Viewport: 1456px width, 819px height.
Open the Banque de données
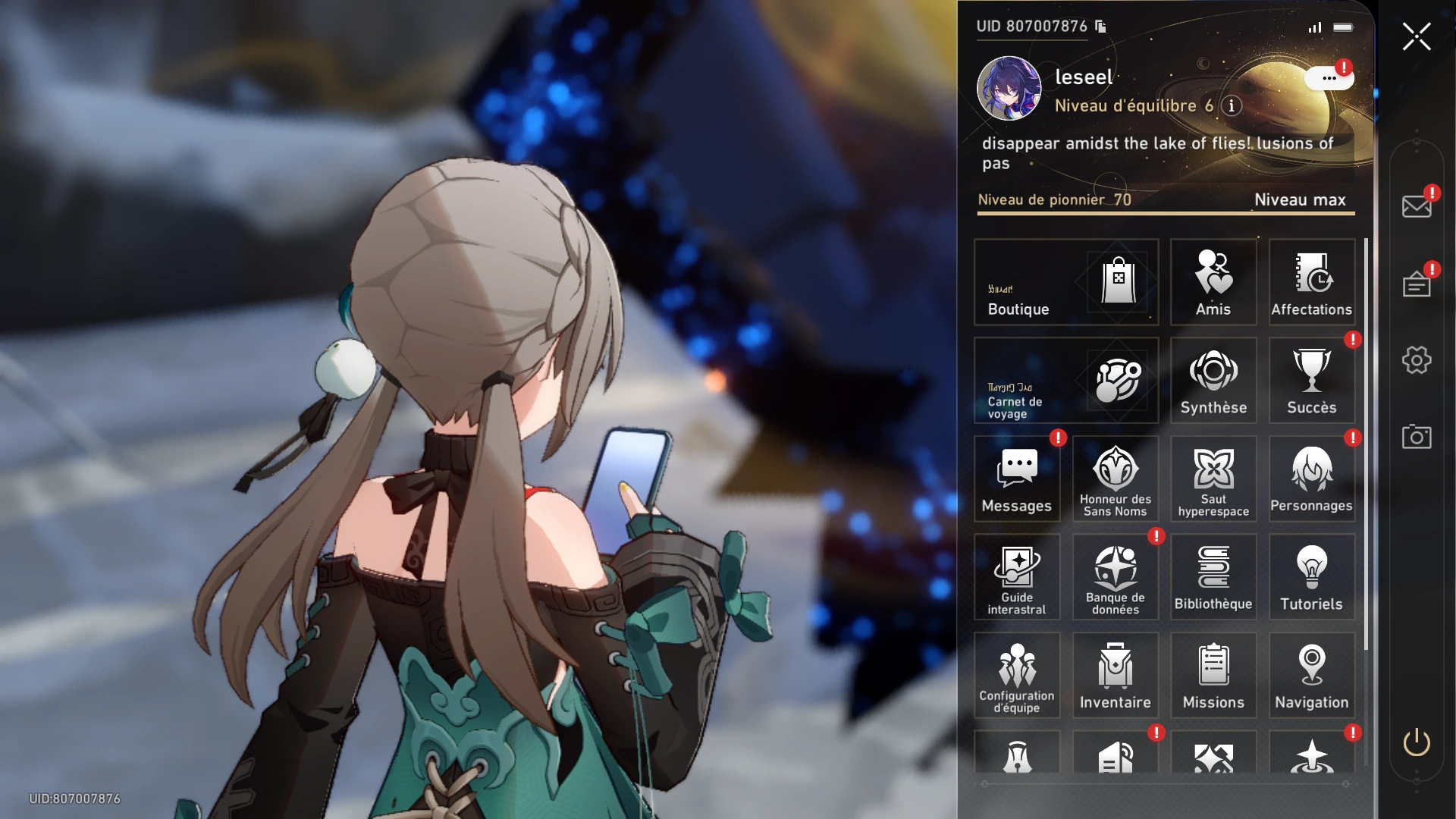coord(1115,576)
